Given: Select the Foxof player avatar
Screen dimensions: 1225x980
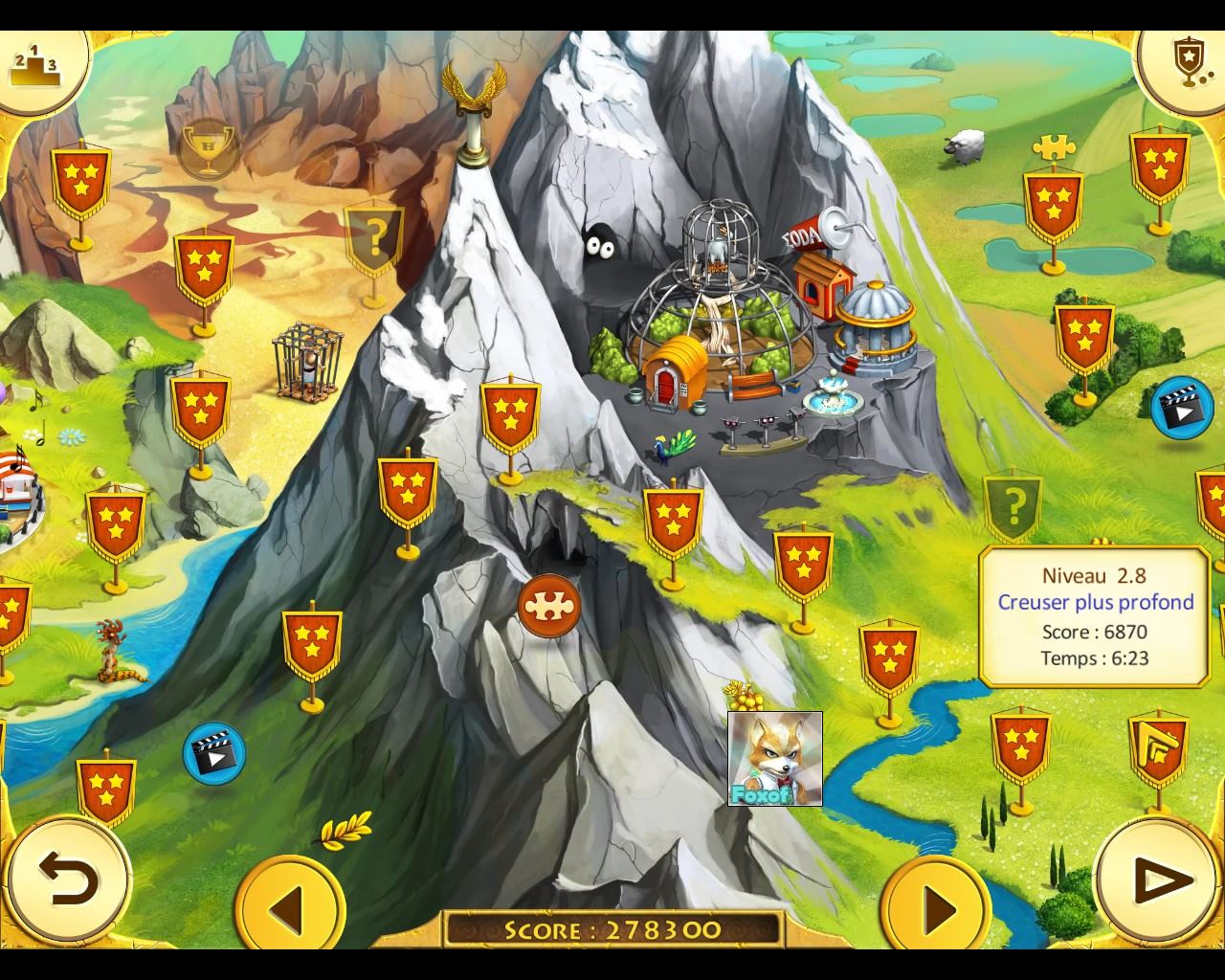Looking at the screenshot, I should pyautogui.click(x=774, y=759).
